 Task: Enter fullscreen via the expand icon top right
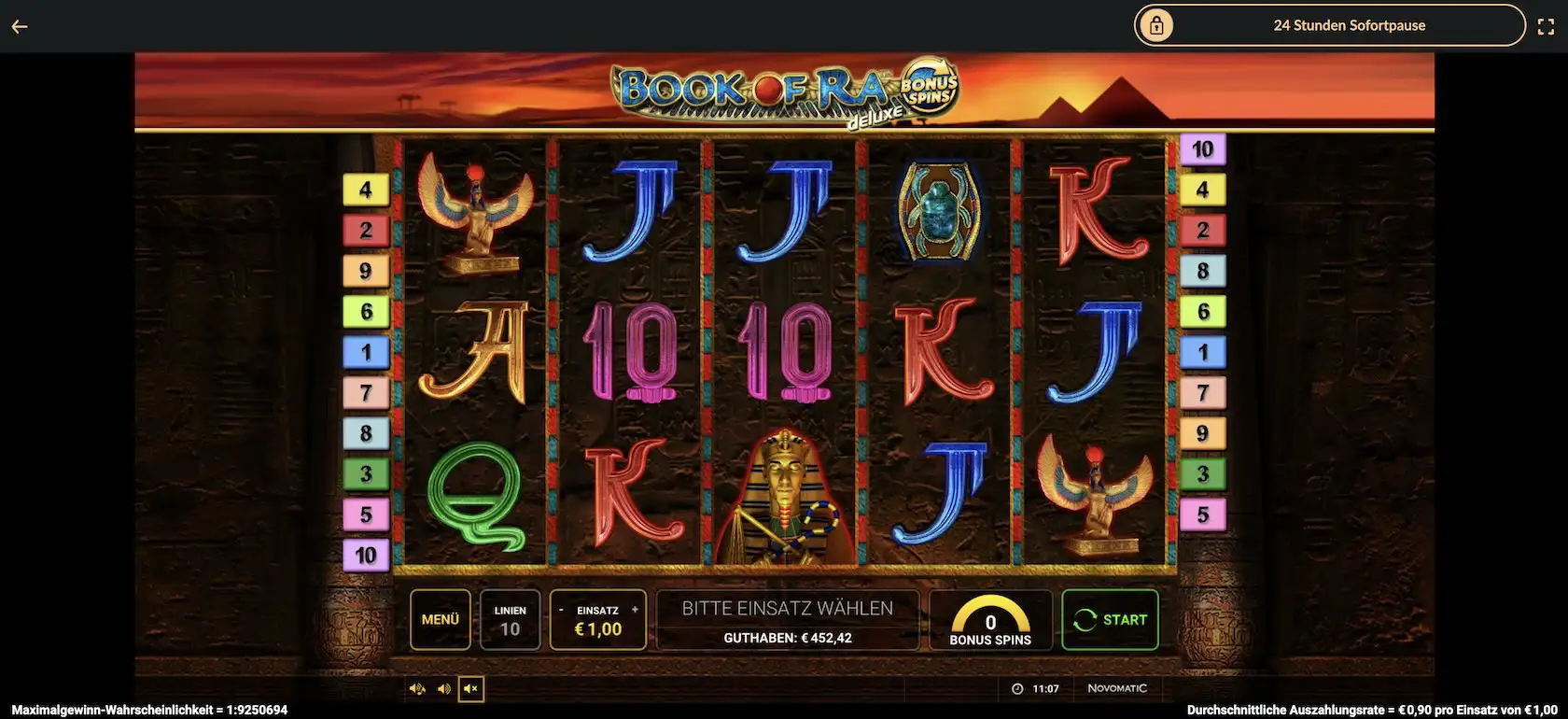tap(1548, 25)
